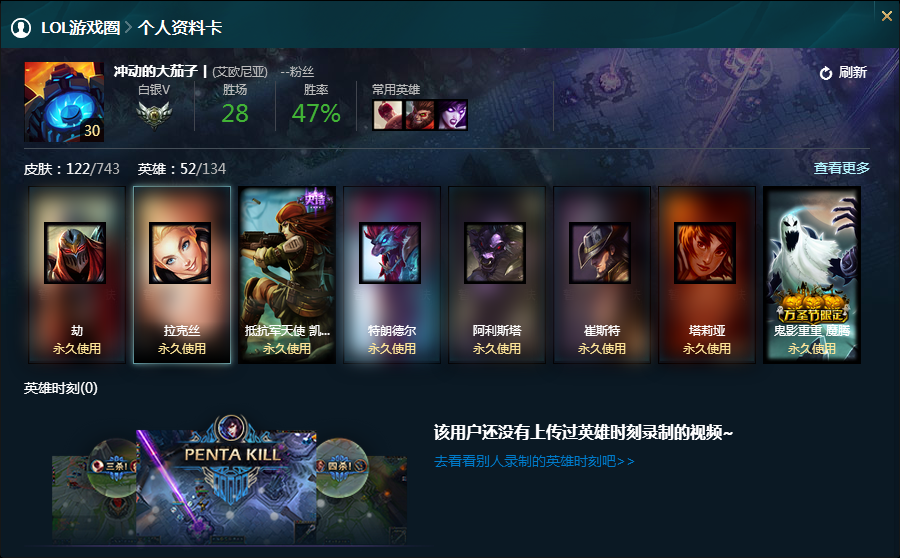Refresh the profile with 刷新 button
The width and height of the screenshot is (900, 558).
pyautogui.click(x=842, y=73)
